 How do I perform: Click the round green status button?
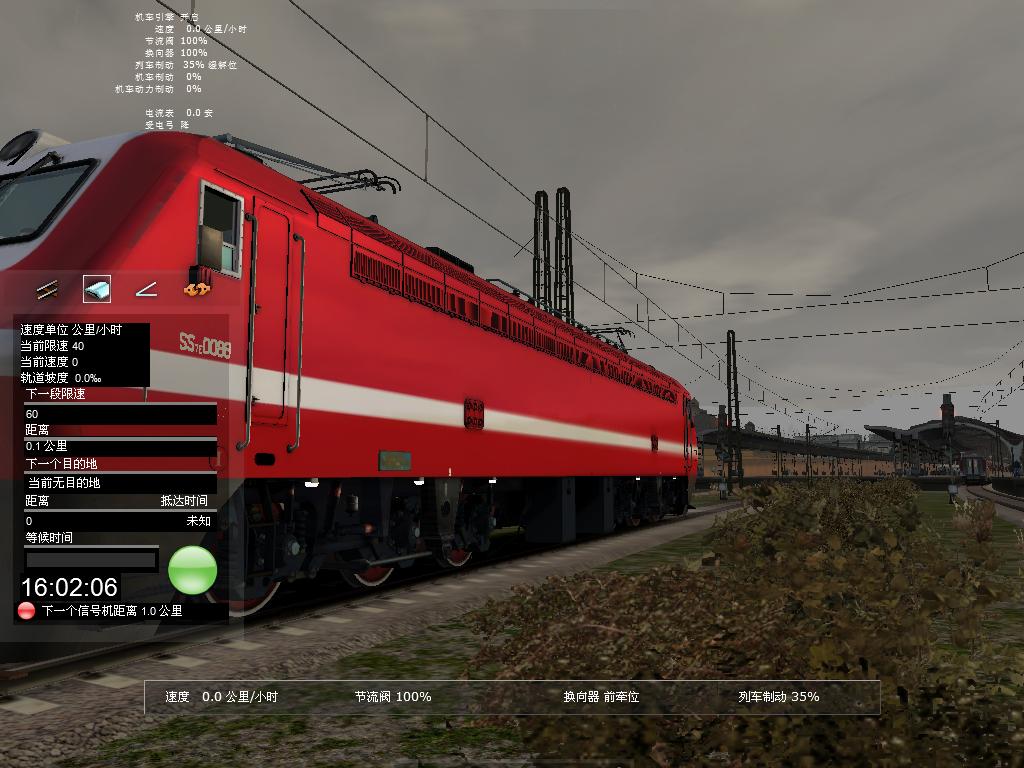pyautogui.click(x=192, y=570)
